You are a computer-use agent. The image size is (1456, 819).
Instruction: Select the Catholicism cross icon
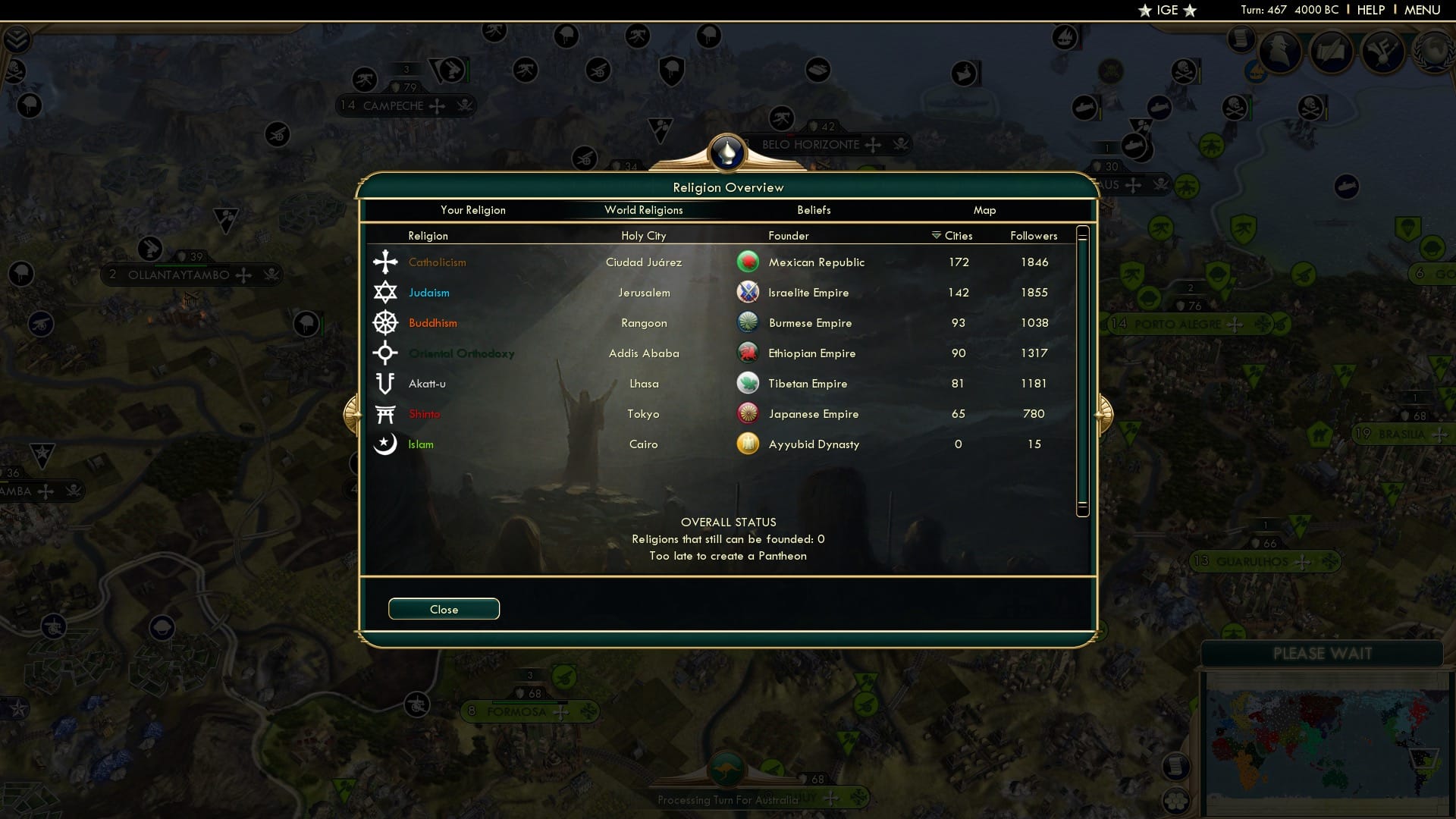386,262
